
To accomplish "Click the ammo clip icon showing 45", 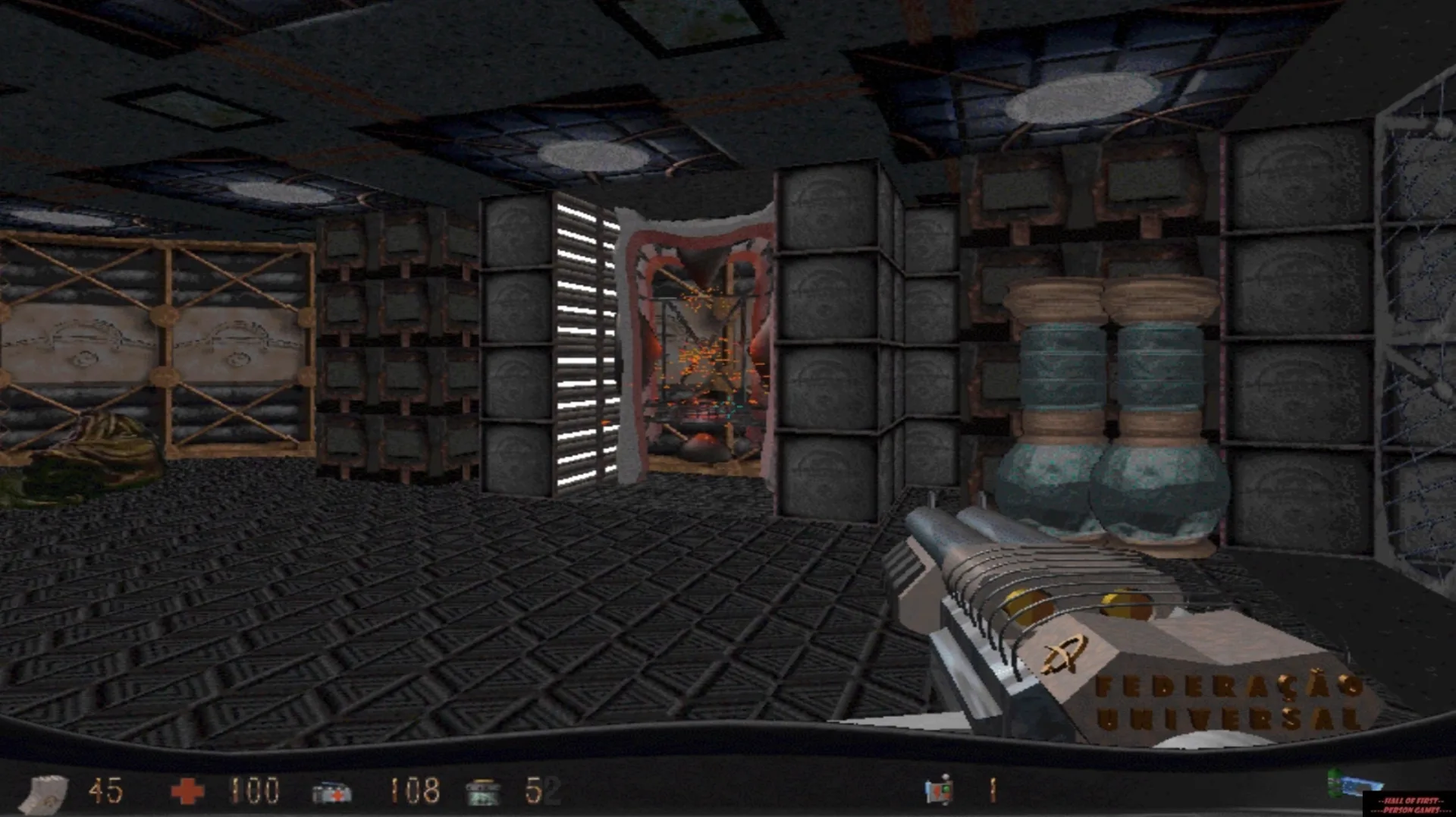I will (x=44, y=793).
